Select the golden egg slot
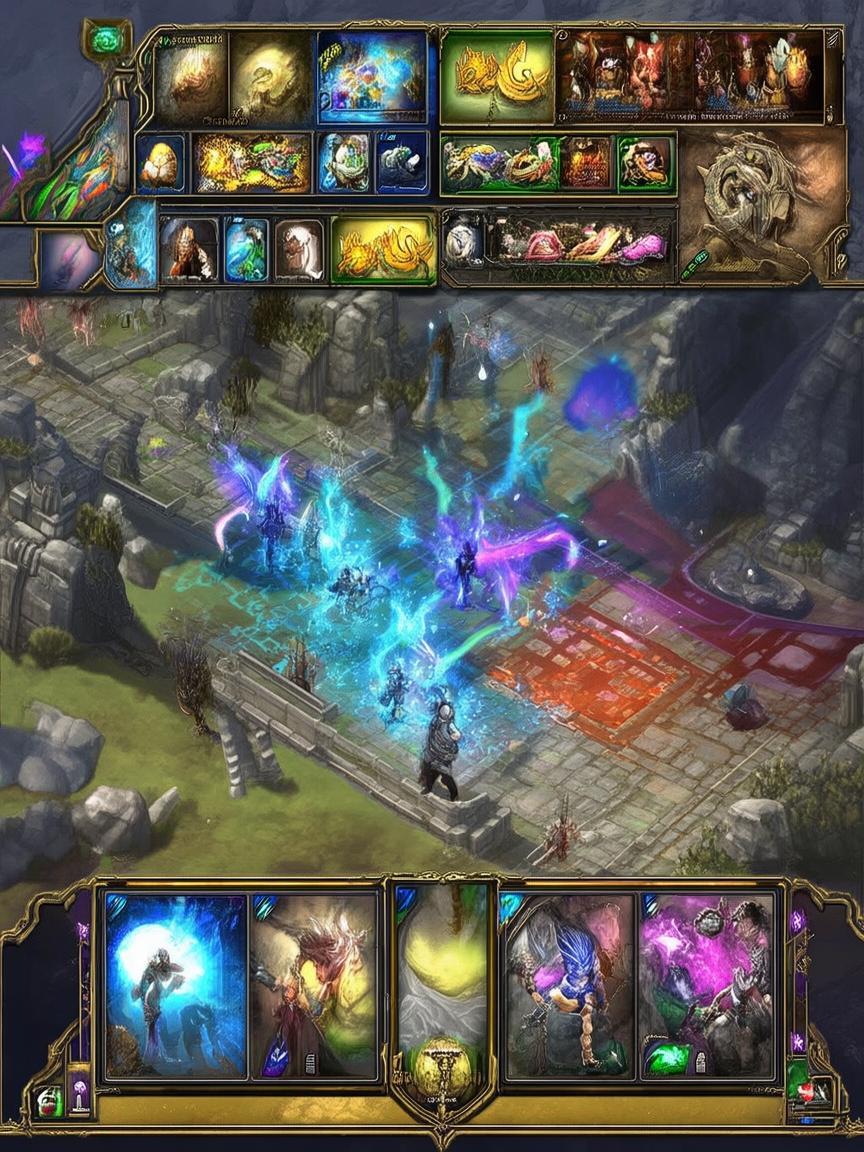This screenshot has height=1152, width=864. [160, 163]
